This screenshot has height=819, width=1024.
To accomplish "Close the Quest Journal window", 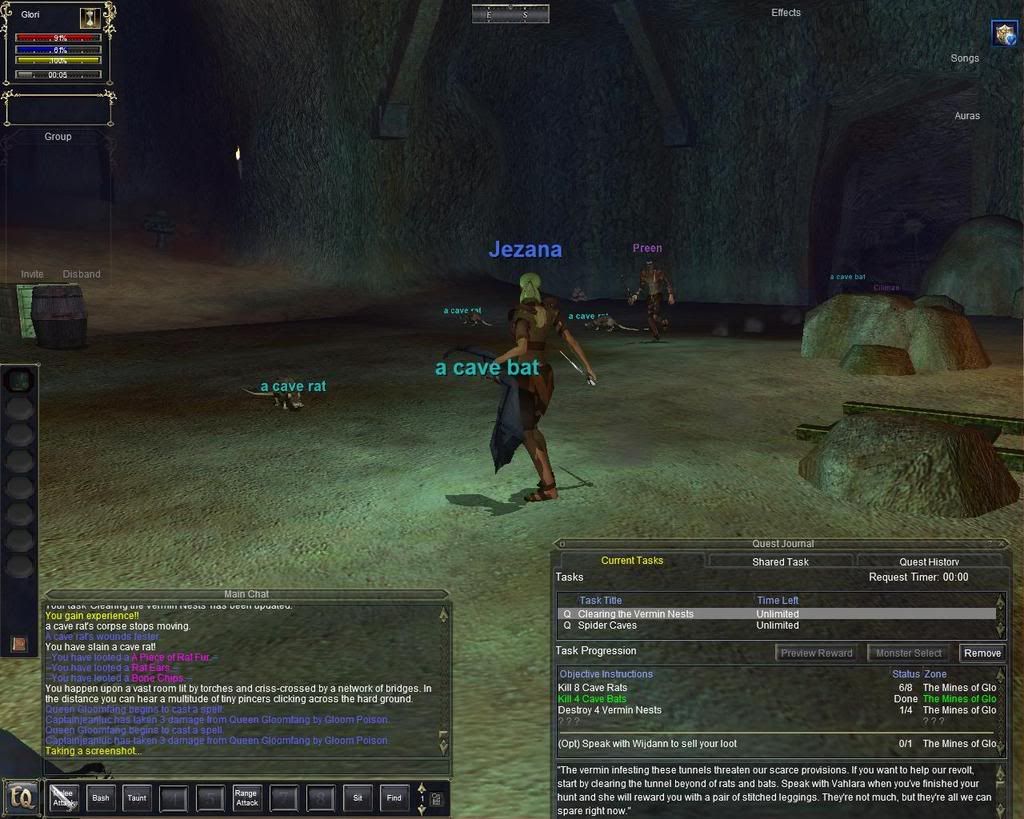I will [x=1002, y=544].
